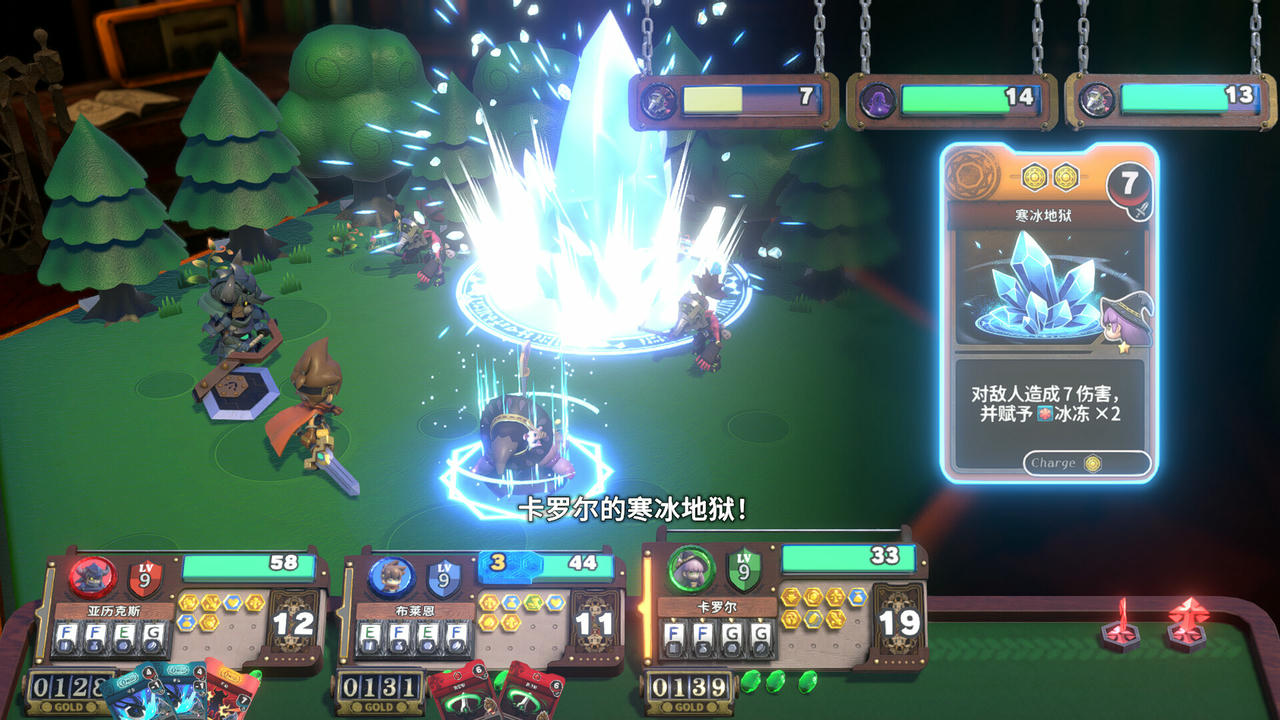Click Carol's GOLD counter reading 0139
Viewport: 1280px width, 720px height.
click(690, 688)
